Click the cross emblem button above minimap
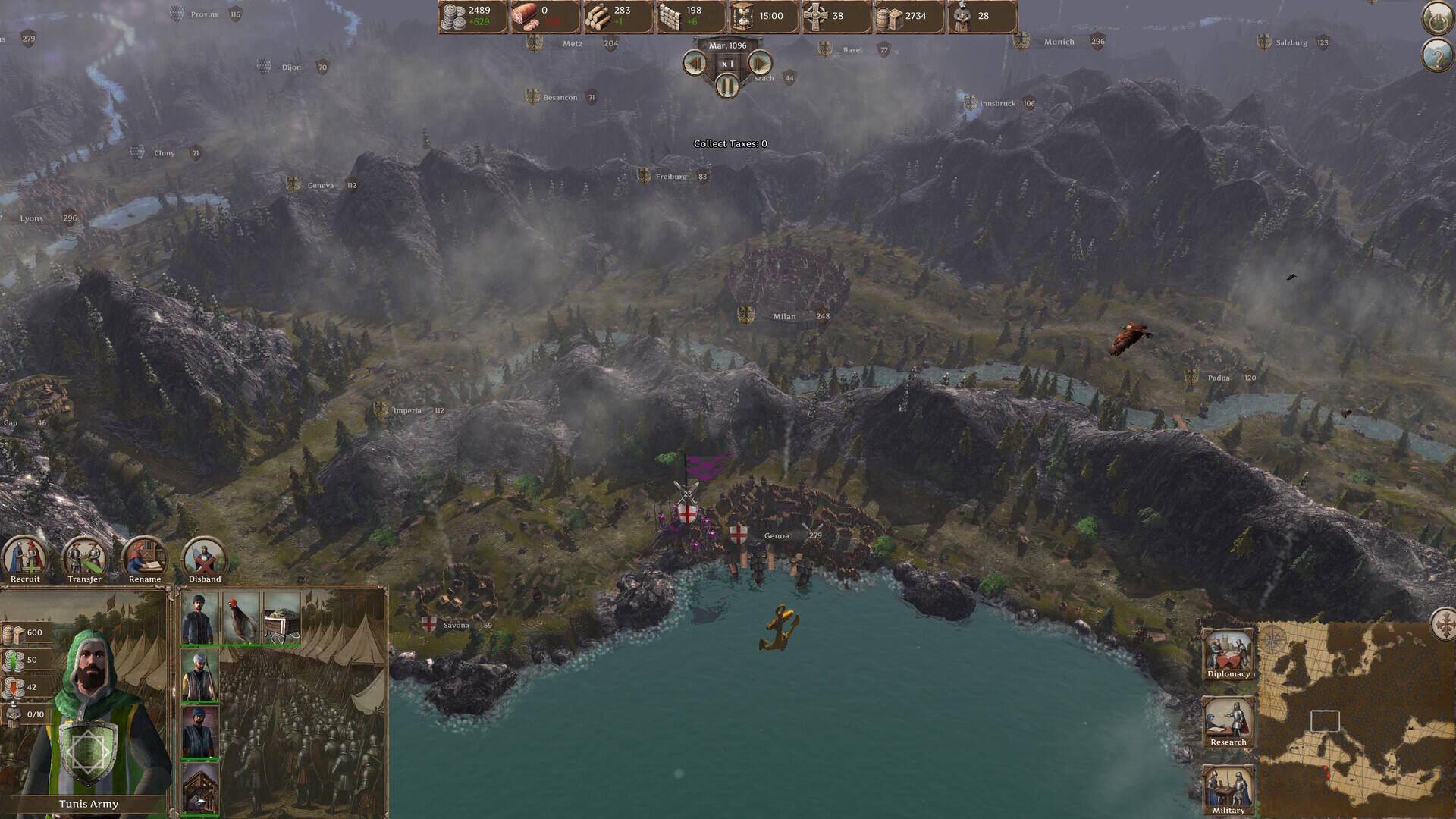Screen dimensions: 1456x819 click(1444, 625)
